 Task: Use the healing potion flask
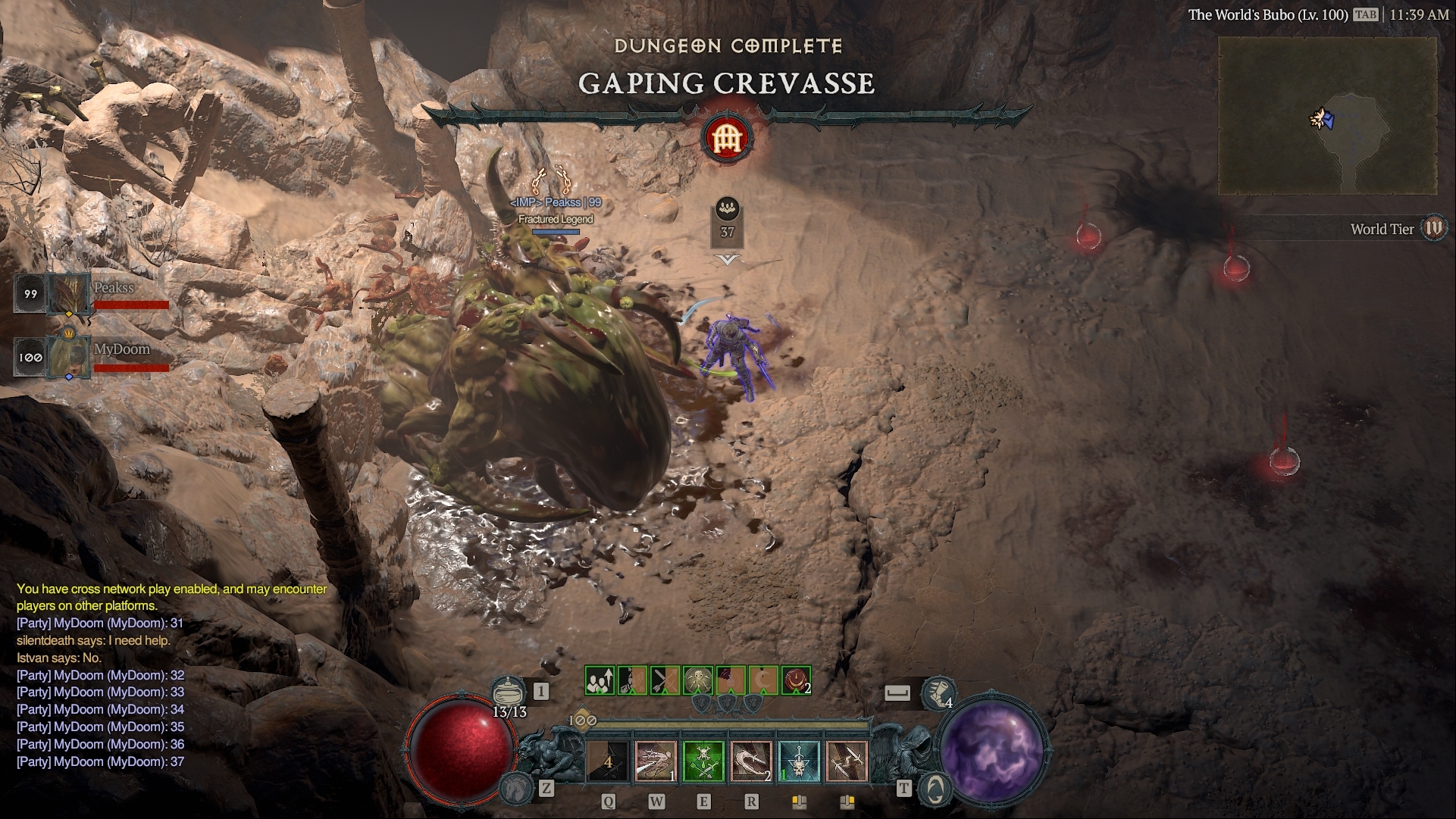click(x=509, y=693)
